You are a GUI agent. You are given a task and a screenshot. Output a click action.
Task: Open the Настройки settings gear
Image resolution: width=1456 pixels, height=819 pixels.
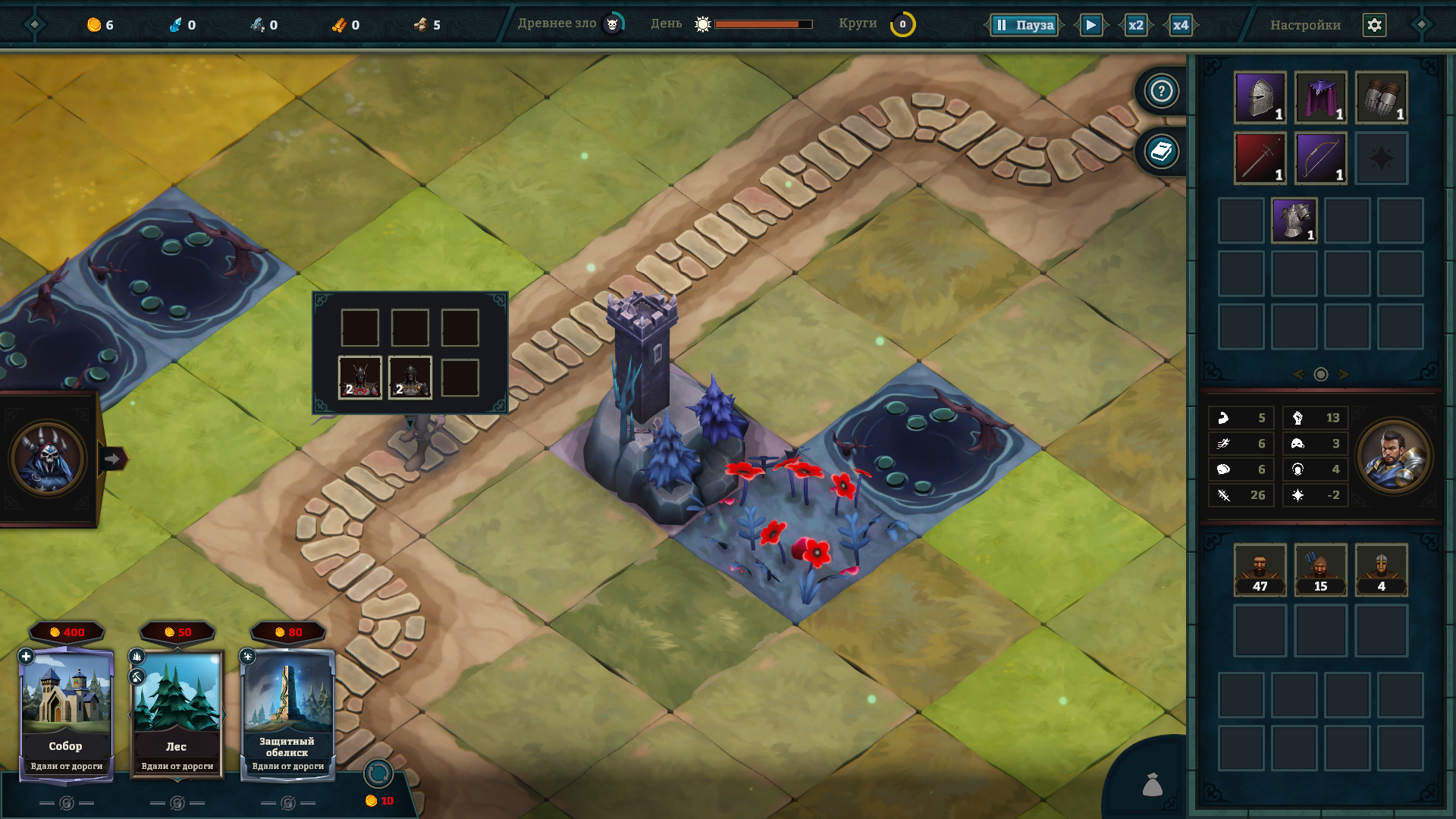[x=1374, y=25]
